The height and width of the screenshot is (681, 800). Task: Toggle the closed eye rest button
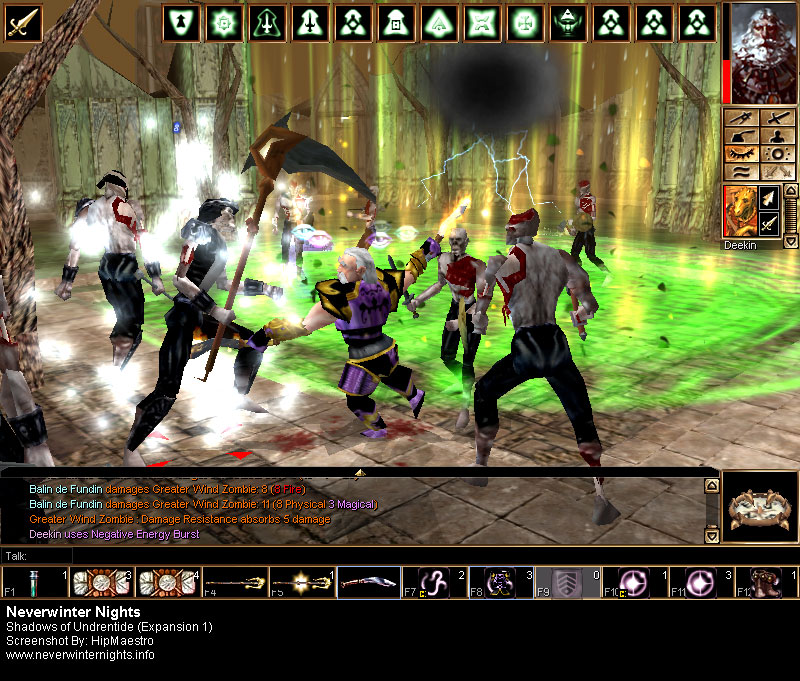pos(742,155)
